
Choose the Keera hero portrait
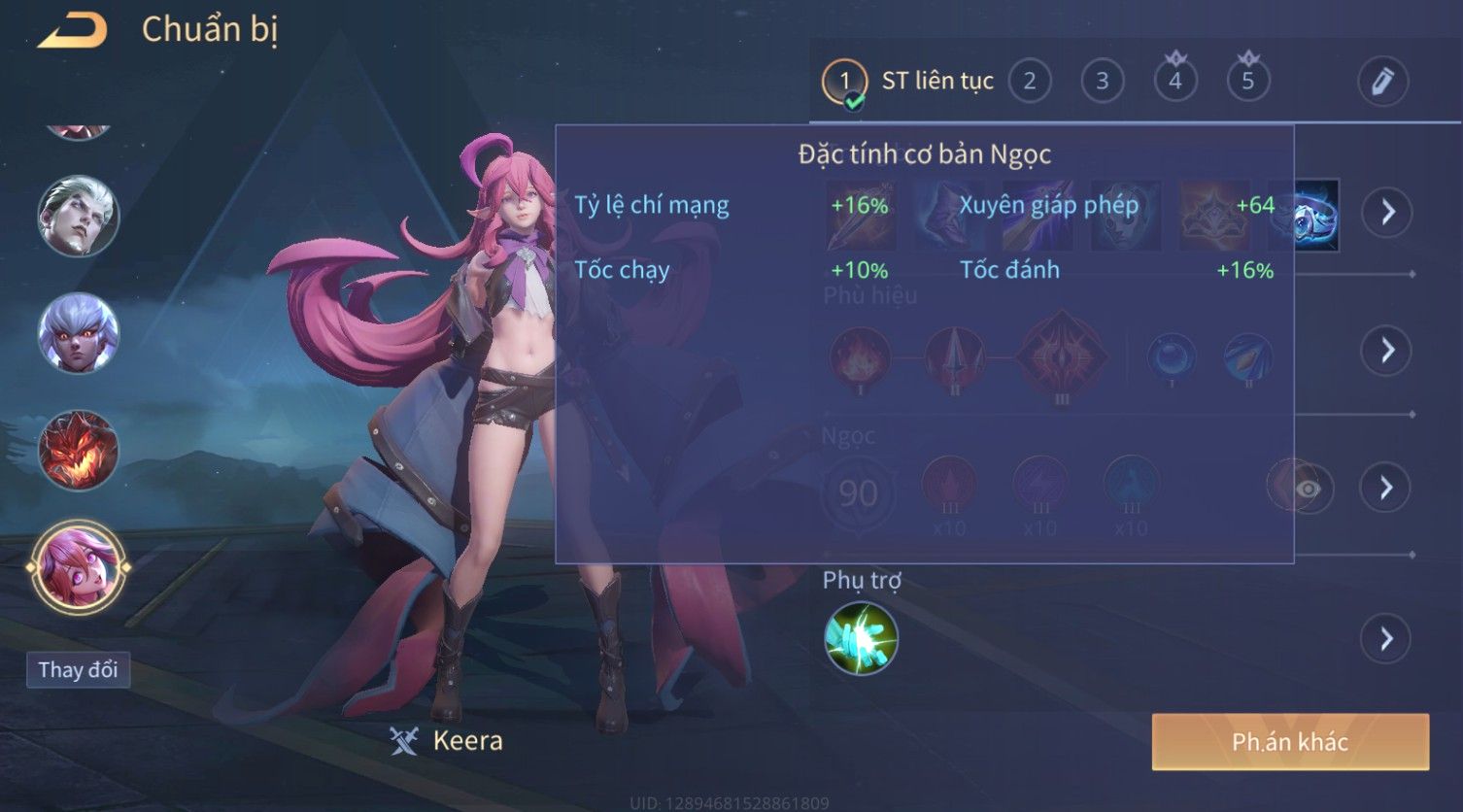click(x=78, y=568)
